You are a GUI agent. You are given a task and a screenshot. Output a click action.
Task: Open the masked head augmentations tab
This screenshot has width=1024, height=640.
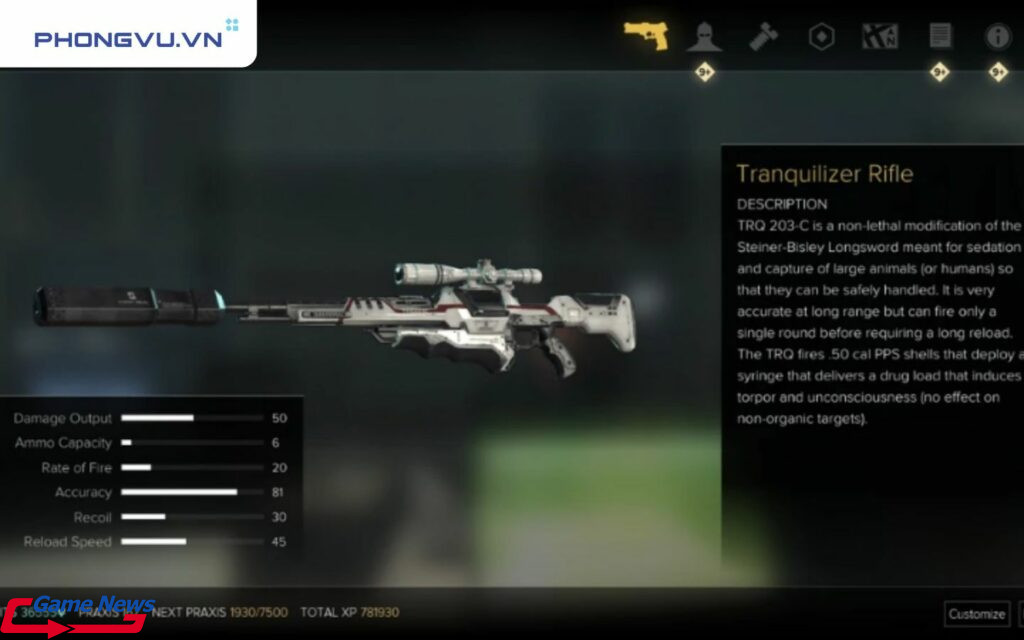[704, 37]
